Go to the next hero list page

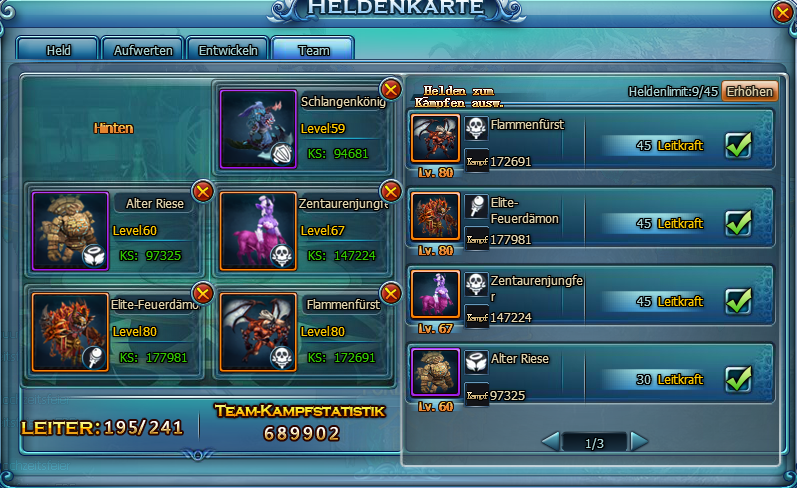click(x=639, y=441)
